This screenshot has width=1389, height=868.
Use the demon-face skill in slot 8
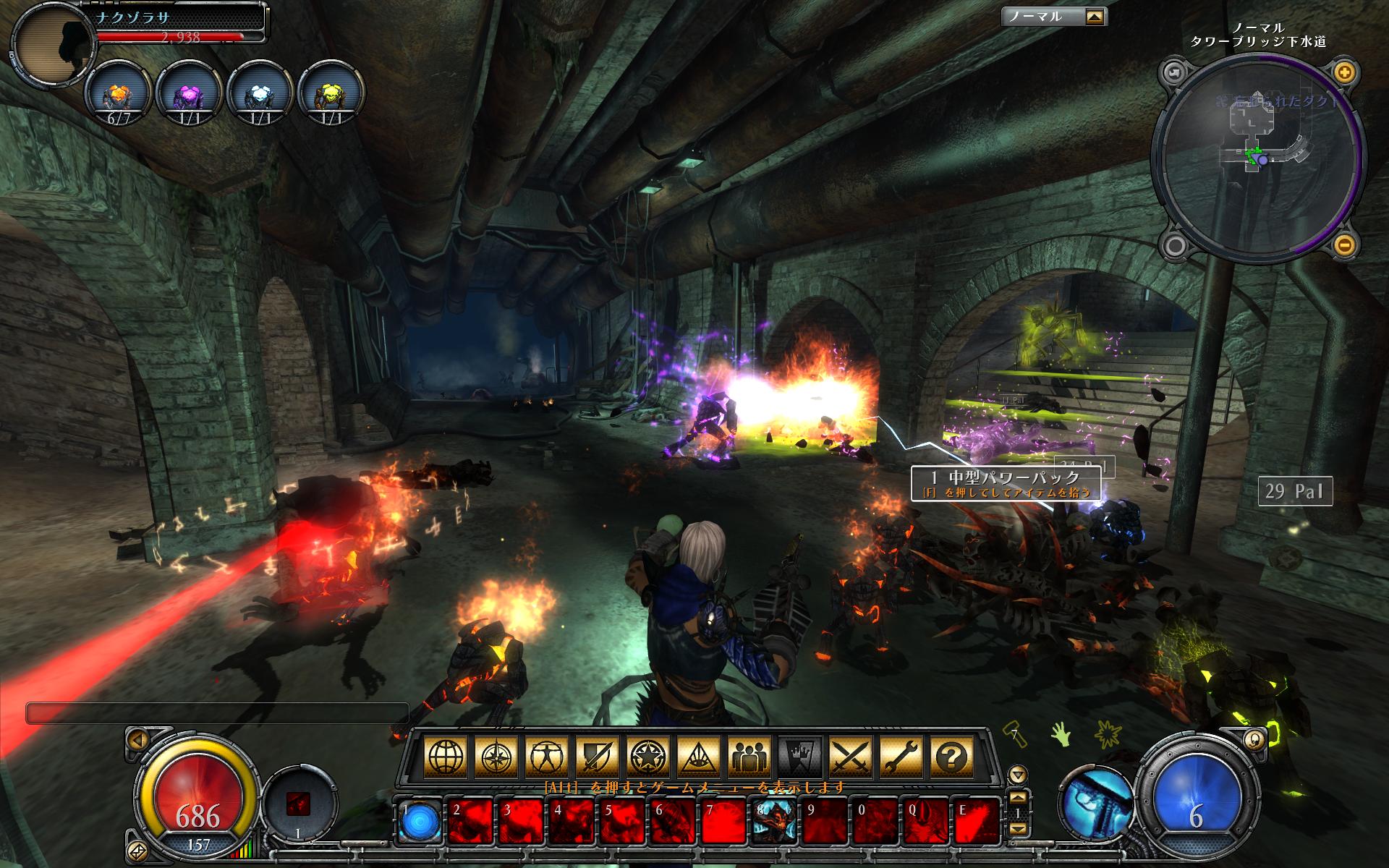click(x=774, y=822)
